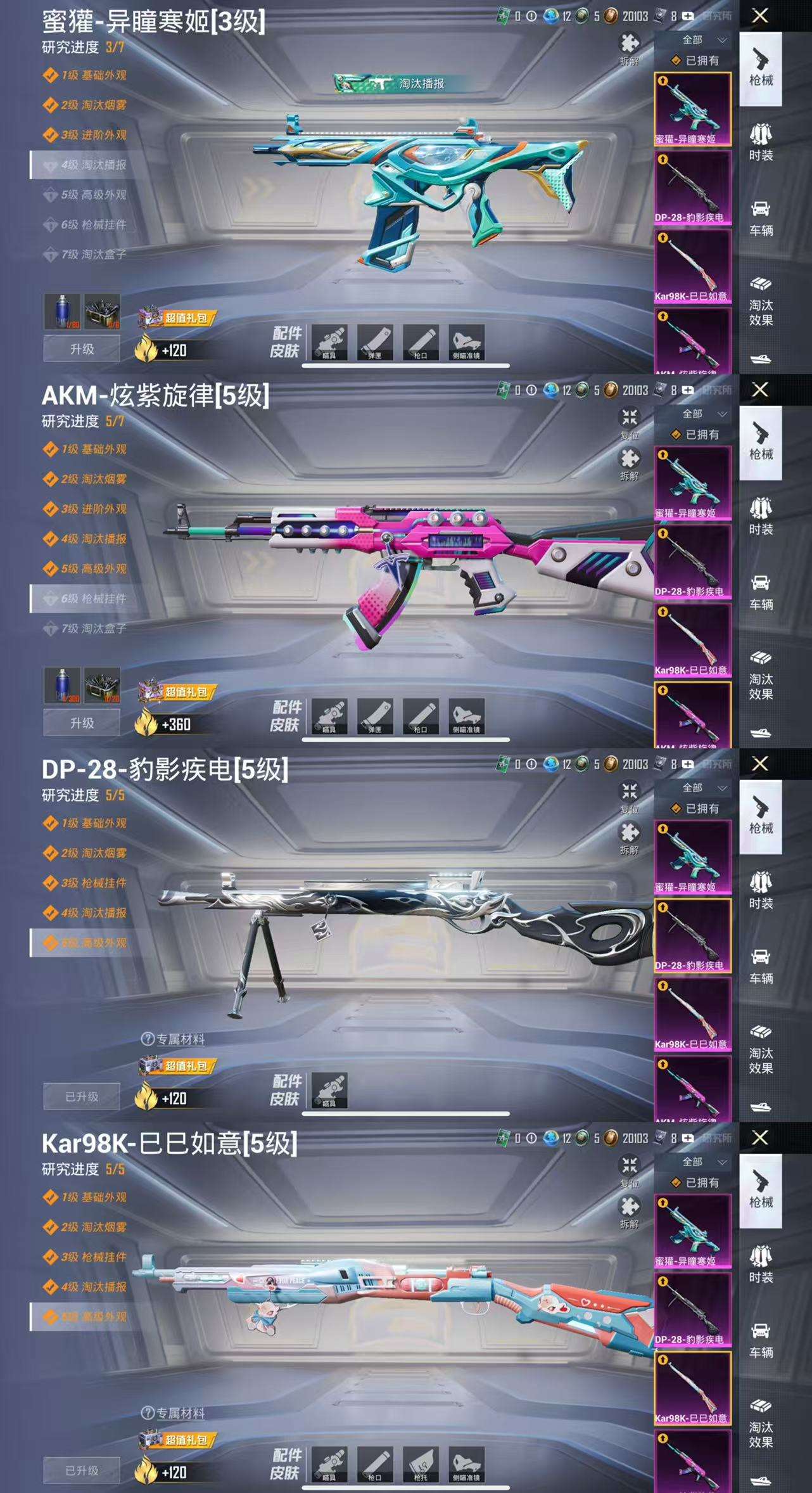Close the 蜜獾-异瞳寒姬 weapon screen
Screen dimensions: 812x1493
(x=760, y=16)
